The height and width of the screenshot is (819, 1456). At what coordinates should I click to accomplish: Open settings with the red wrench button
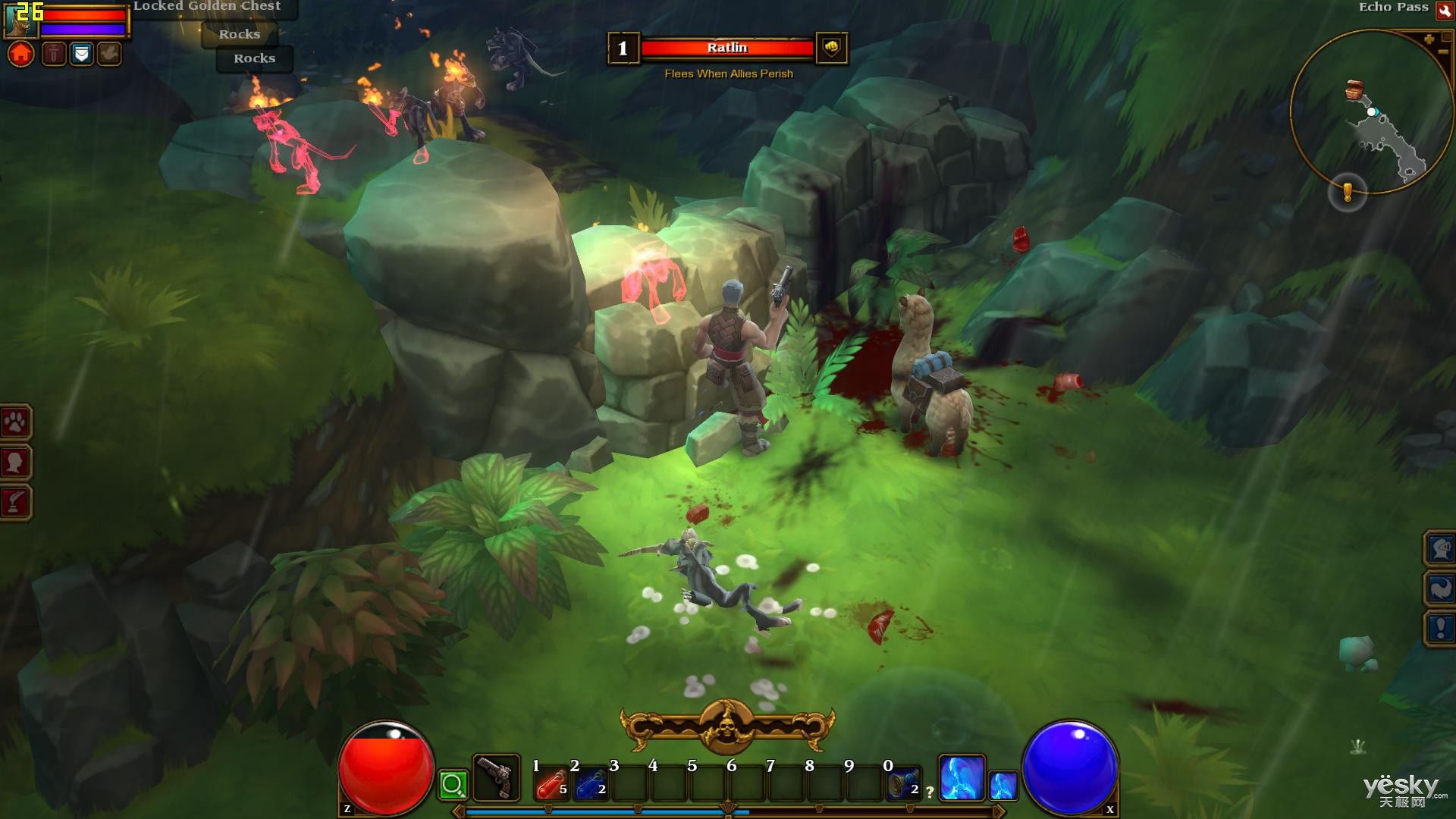tap(1444, 11)
